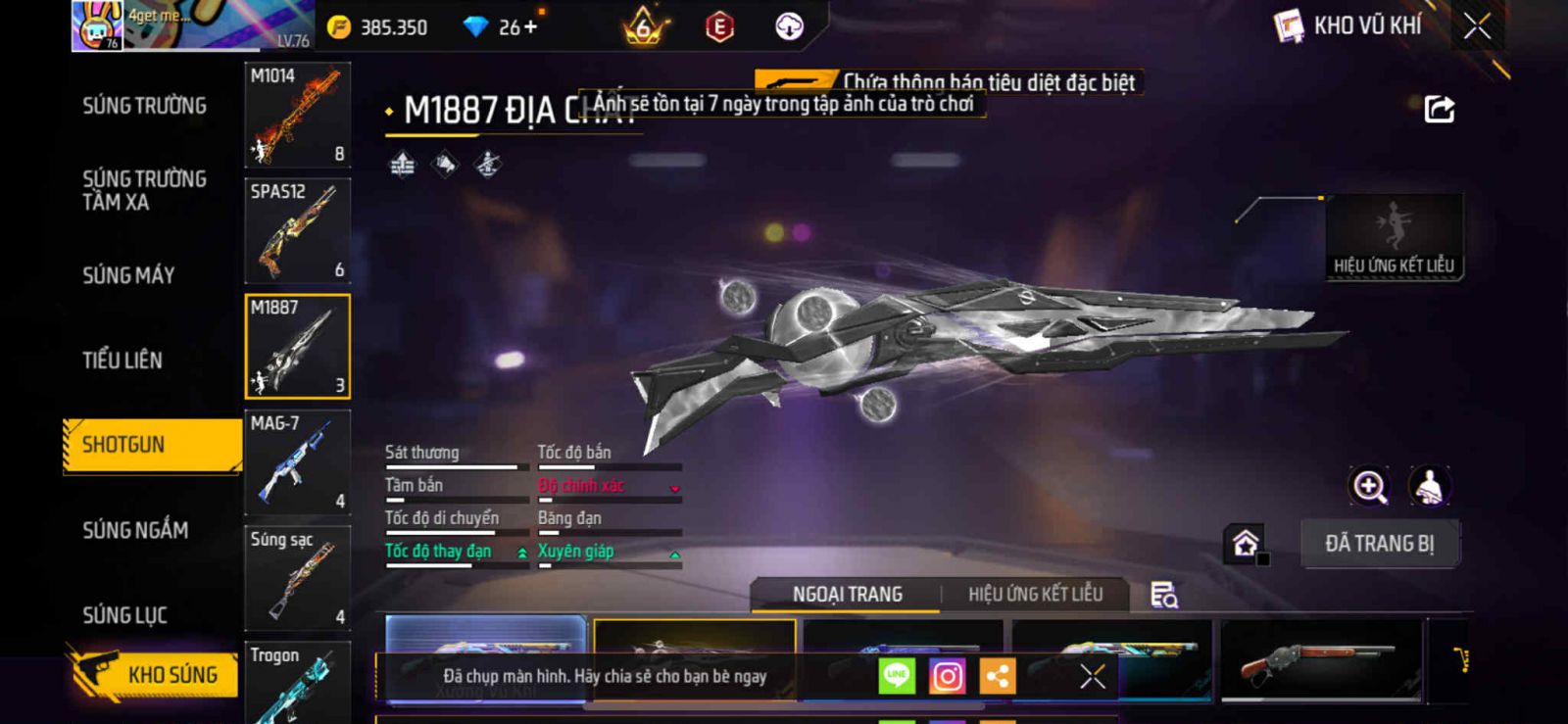Image resolution: width=1568 pixels, height=724 pixels.
Task: Open the Súng Máy weapon category
Action: click(x=128, y=276)
